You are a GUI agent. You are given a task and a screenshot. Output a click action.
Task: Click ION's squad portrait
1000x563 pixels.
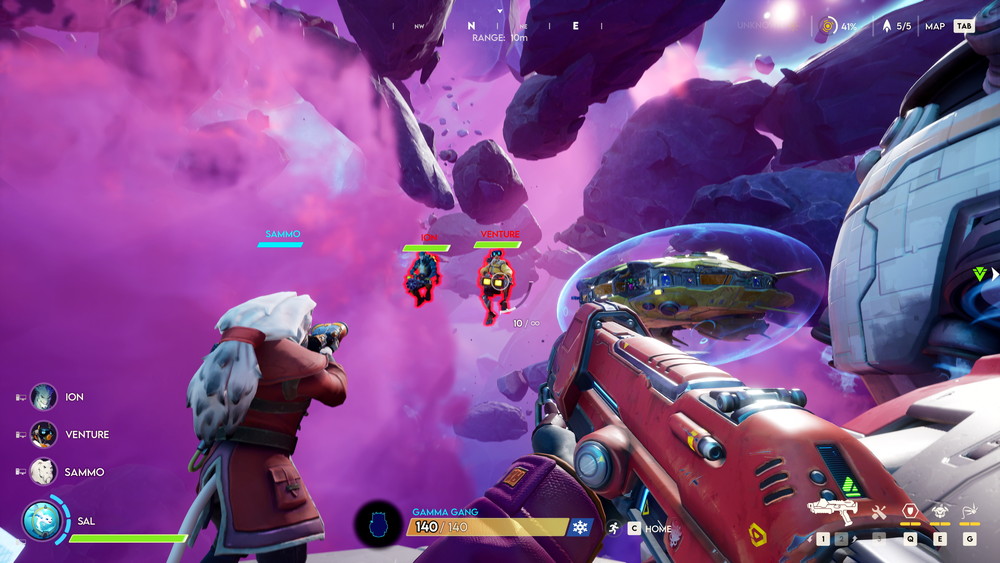tap(43, 397)
